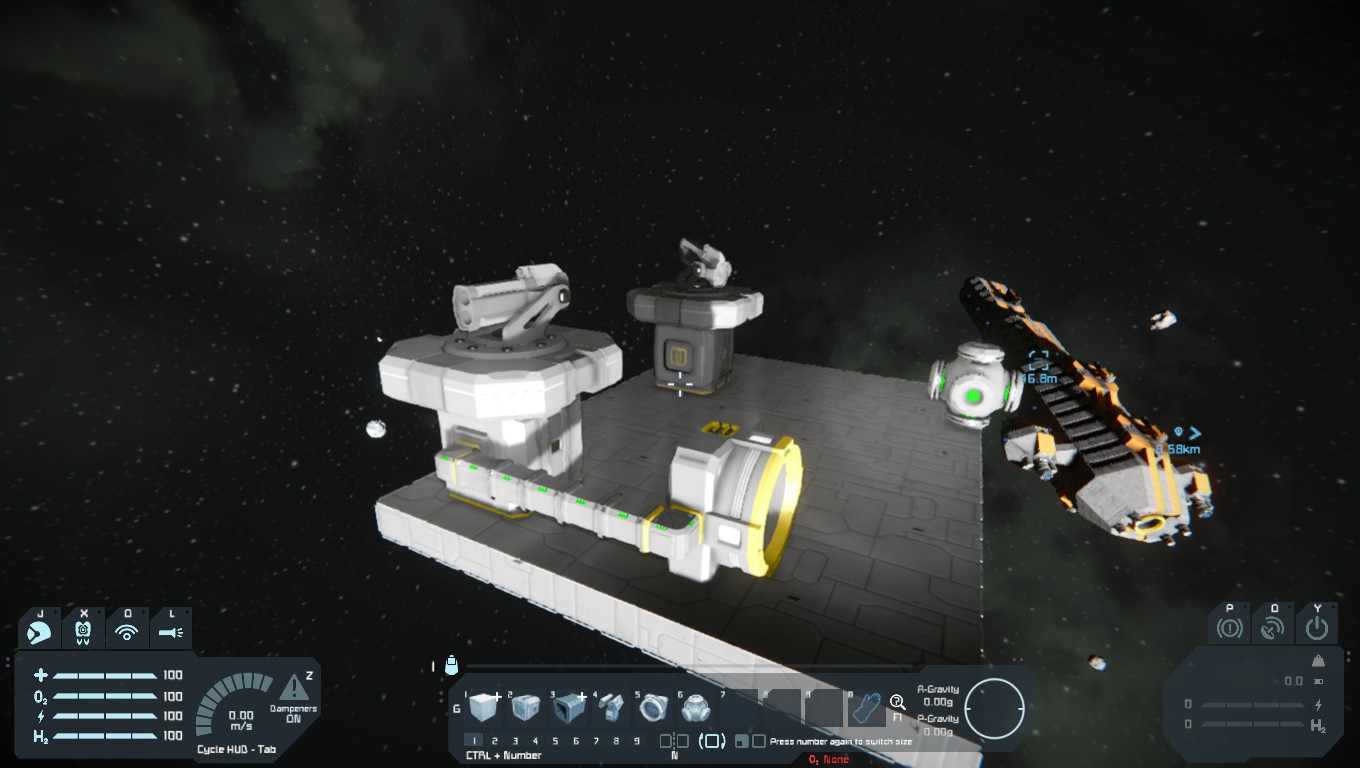
Task: Choose the ring-shaped block in hotbar slot 5
Action: [652, 708]
